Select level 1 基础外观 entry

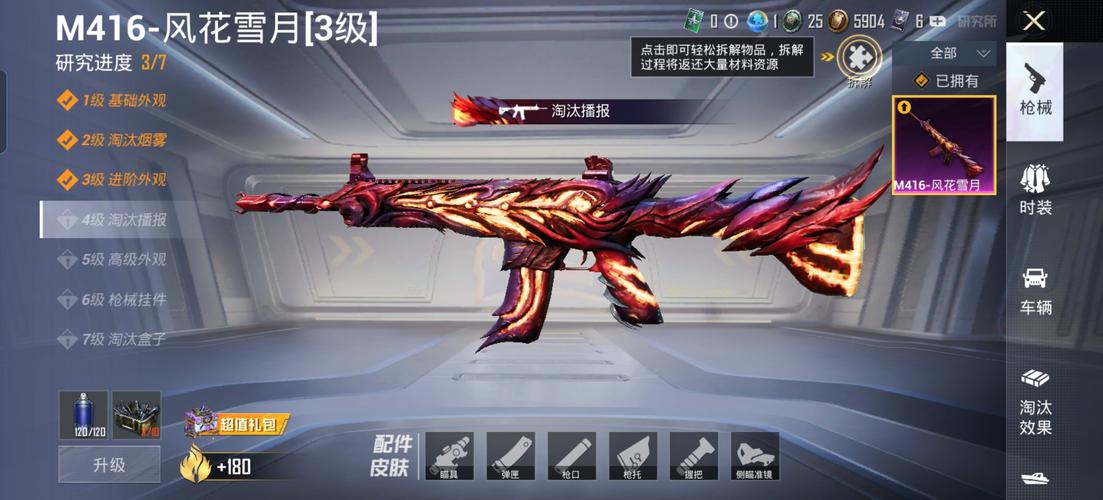[x=112, y=100]
